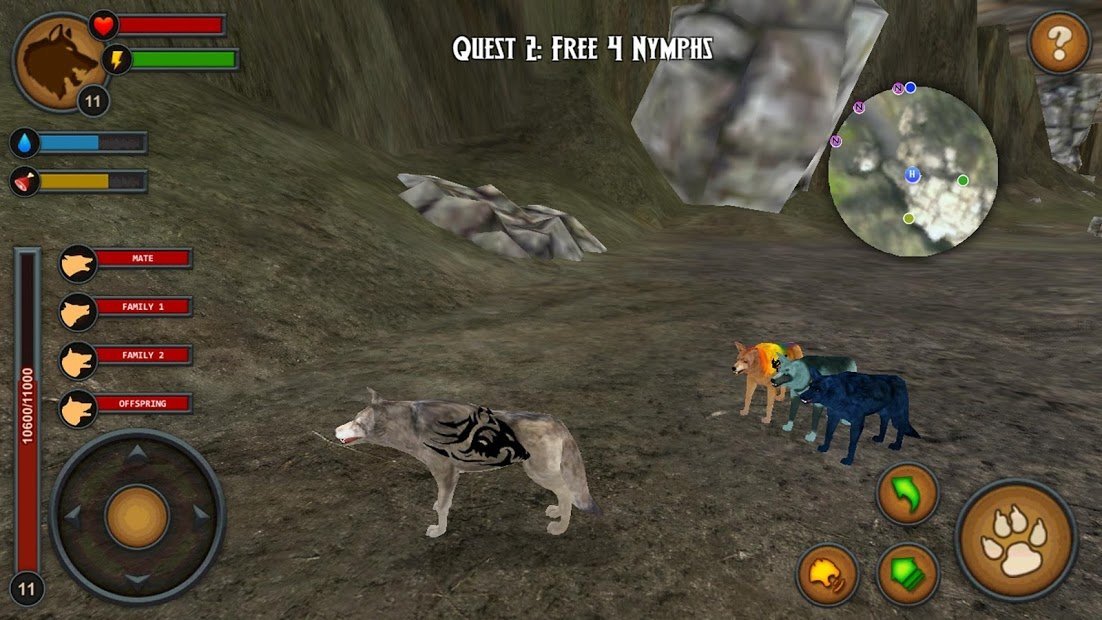The height and width of the screenshot is (620, 1102).
Task: Tap the joystick up arrow
Action: coord(137,454)
